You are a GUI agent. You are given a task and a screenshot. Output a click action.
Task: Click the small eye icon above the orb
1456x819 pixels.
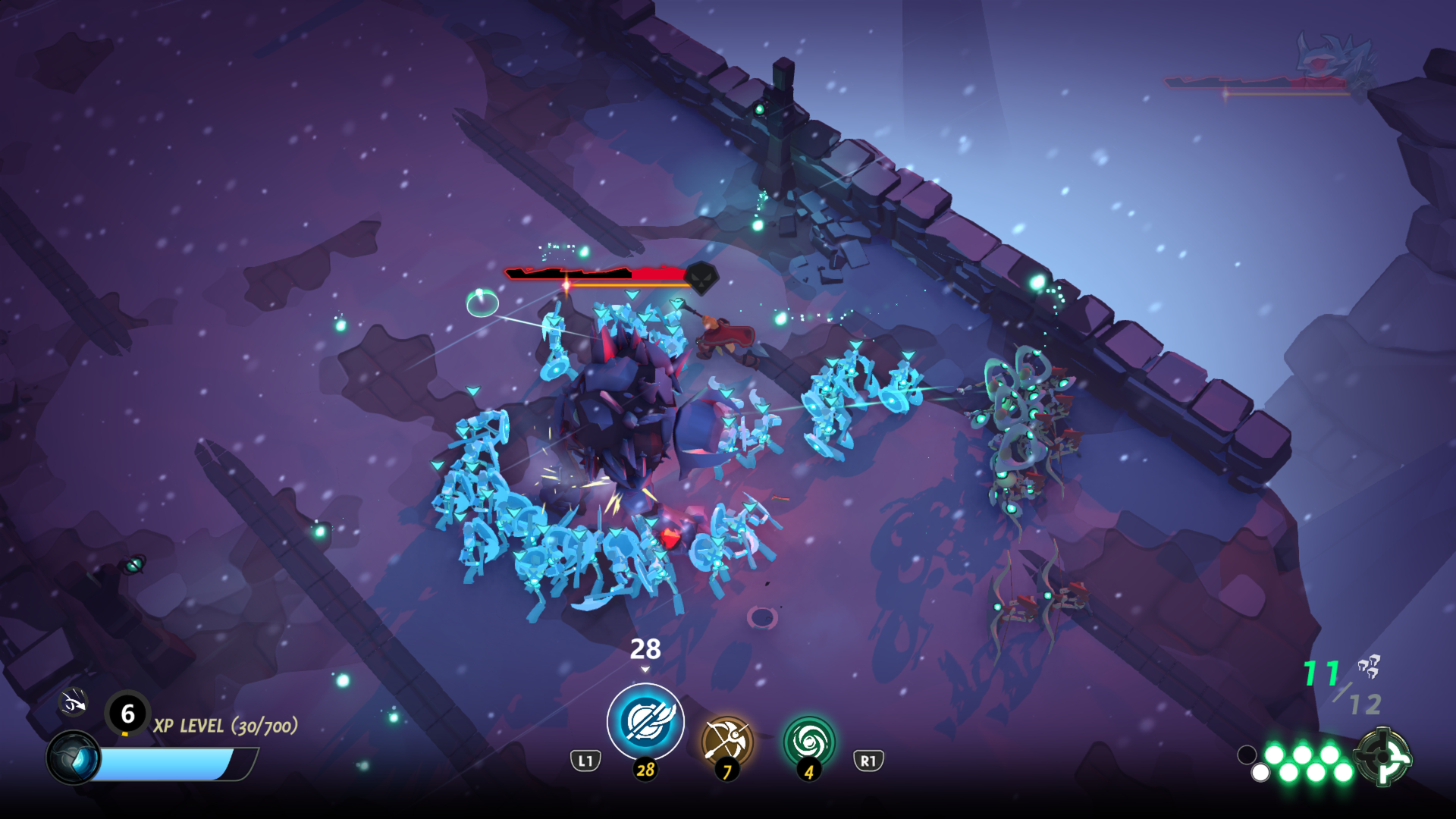[74, 703]
